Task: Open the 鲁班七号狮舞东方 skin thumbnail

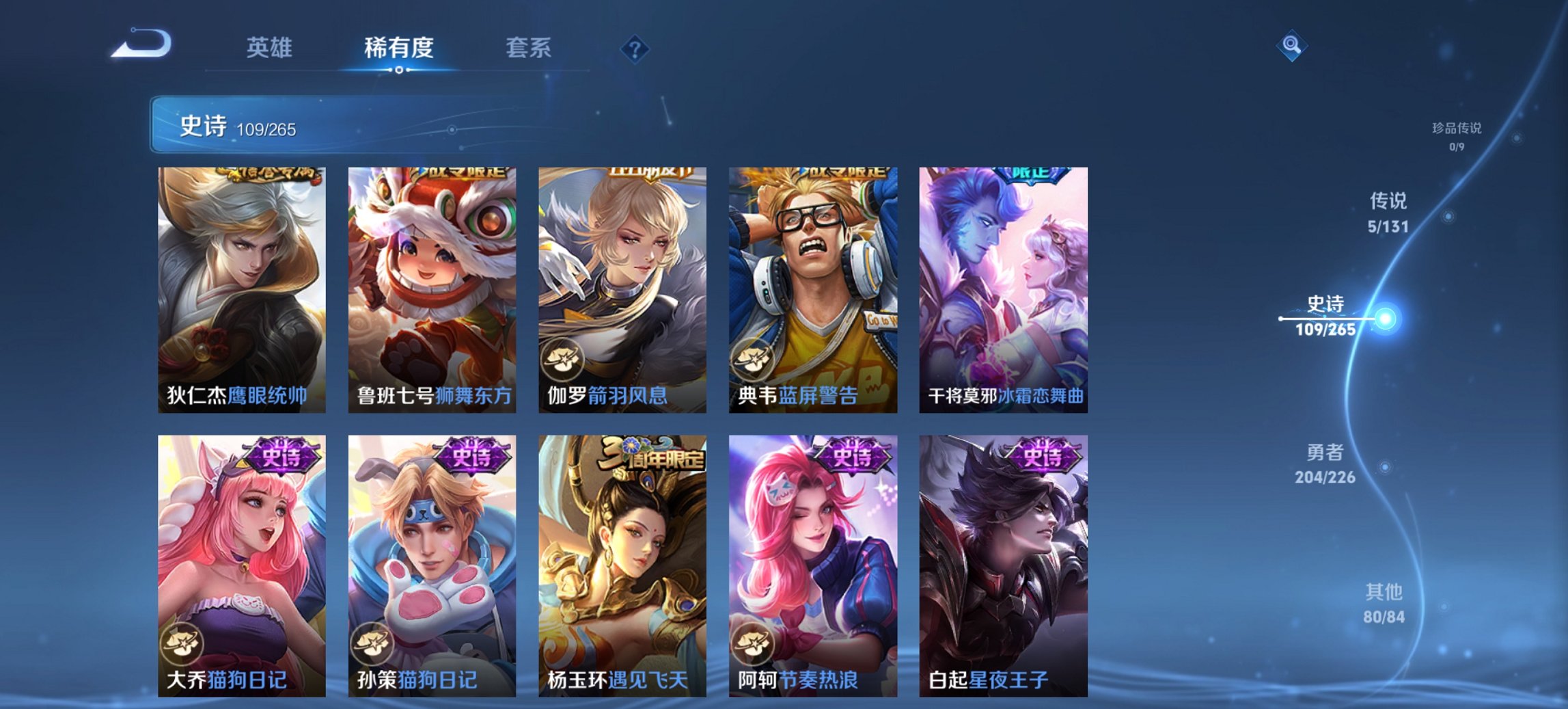Action: [x=431, y=287]
